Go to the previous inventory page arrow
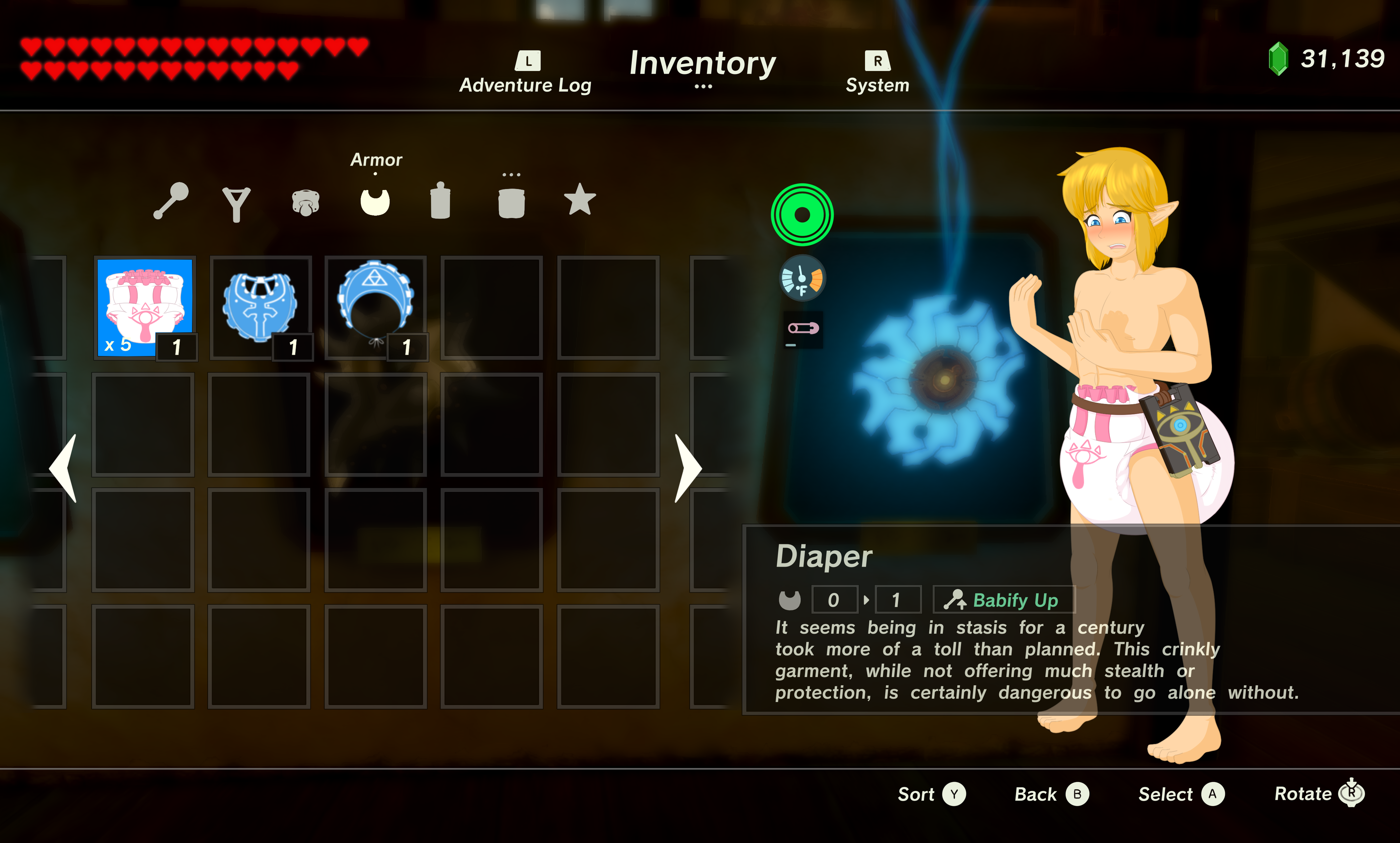 coord(64,468)
